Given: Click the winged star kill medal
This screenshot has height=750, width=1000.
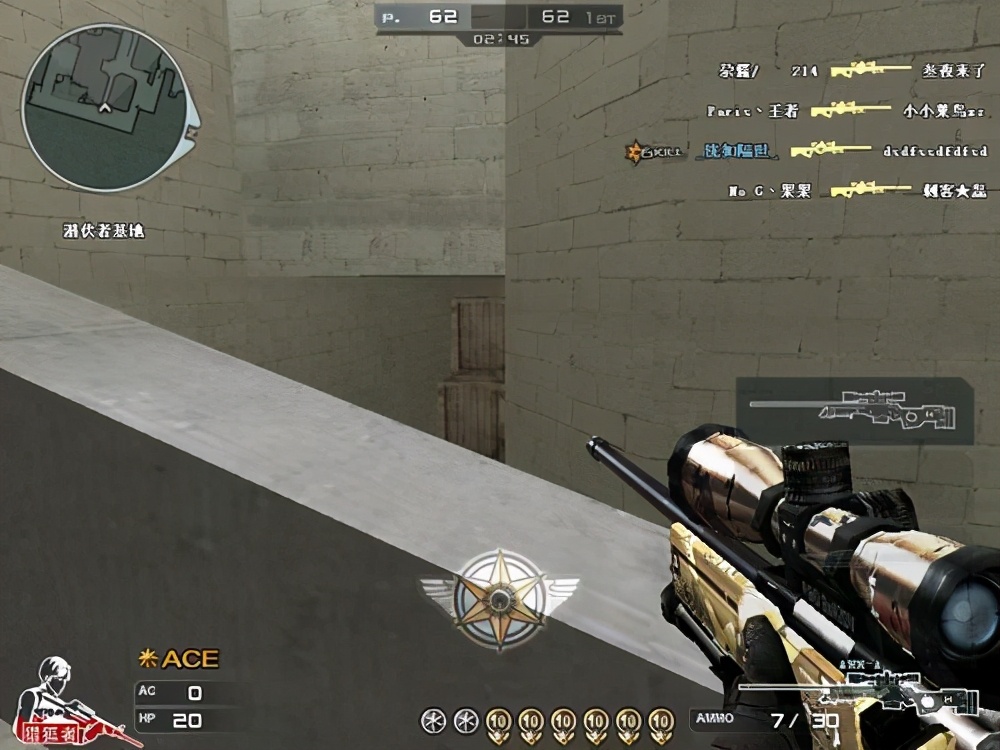Looking at the screenshot, I should [498, 598].
